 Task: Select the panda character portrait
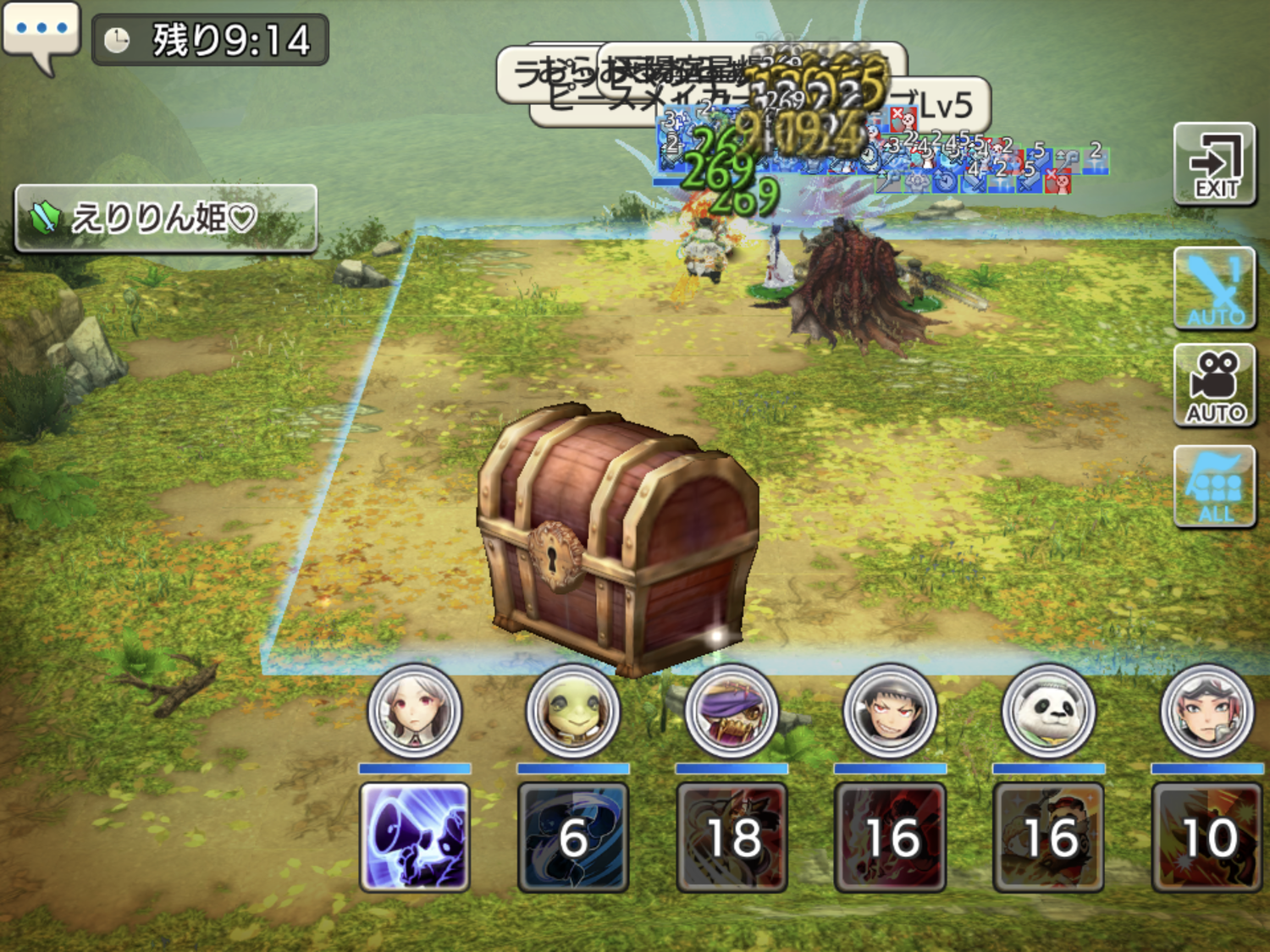click(1048, 712)
